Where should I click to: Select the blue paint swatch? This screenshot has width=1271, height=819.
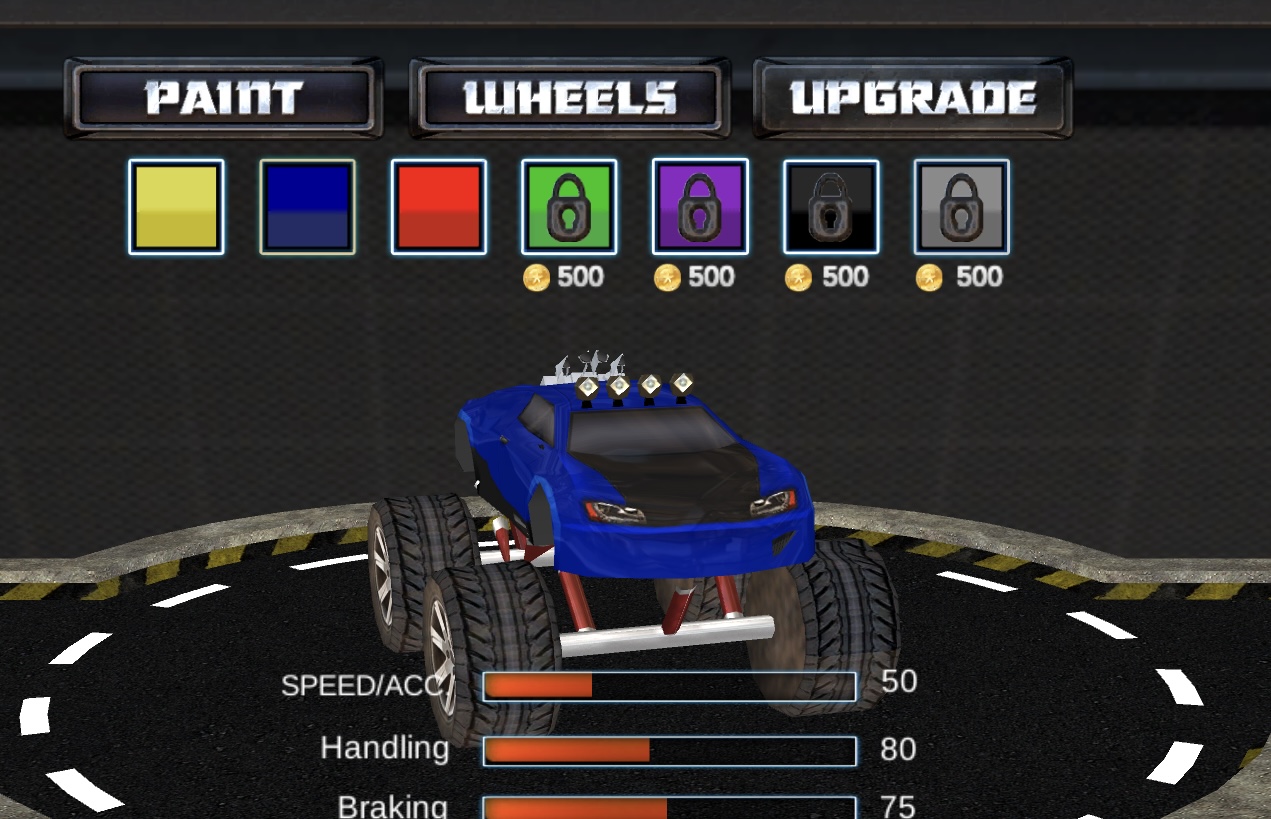(x=307, y=207)
